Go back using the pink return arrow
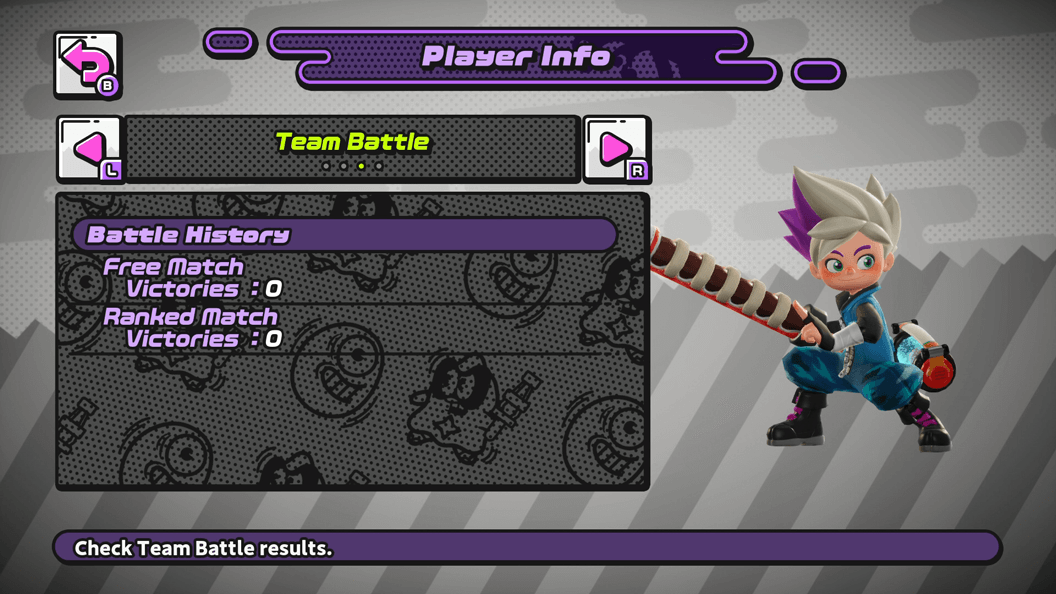Image resolution: width=1056 pixels, height=594 pixels. tap(87, 65)
